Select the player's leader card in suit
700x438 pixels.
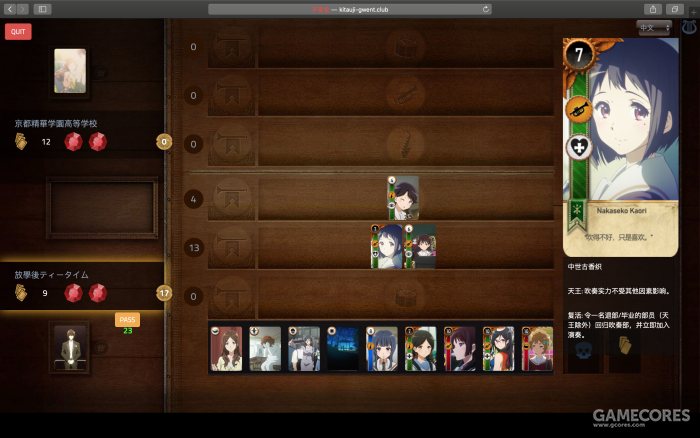pyautogui.click(x=70, y=347)
